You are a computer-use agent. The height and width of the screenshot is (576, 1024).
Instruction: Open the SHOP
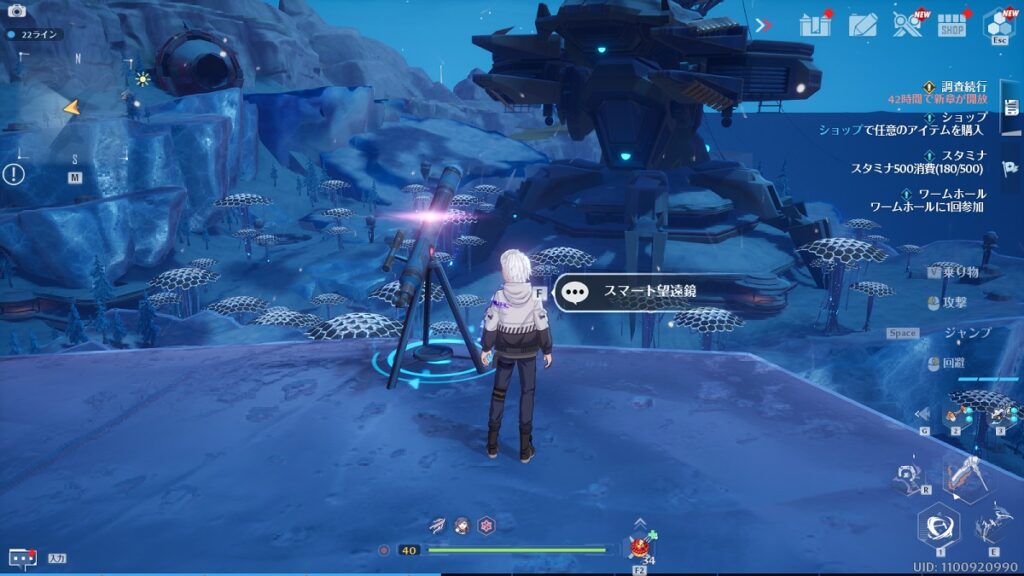(952, 25)
